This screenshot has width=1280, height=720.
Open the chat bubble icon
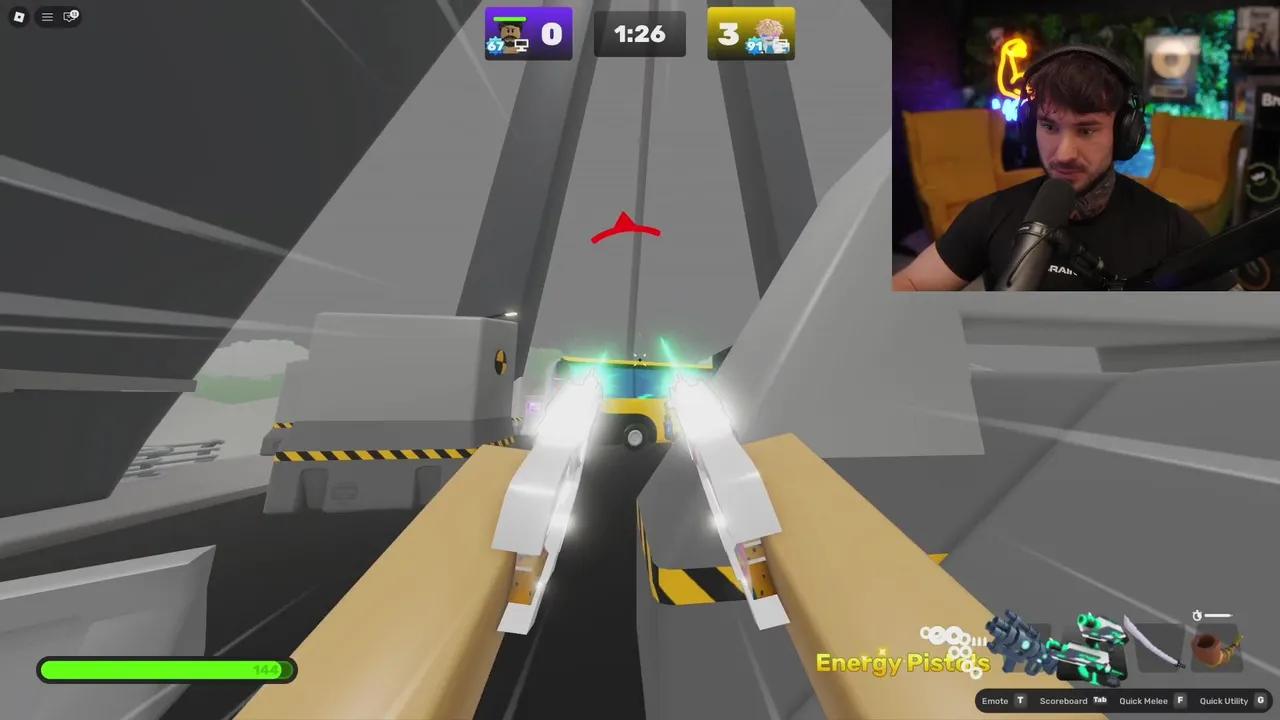(x=67, y=17)
